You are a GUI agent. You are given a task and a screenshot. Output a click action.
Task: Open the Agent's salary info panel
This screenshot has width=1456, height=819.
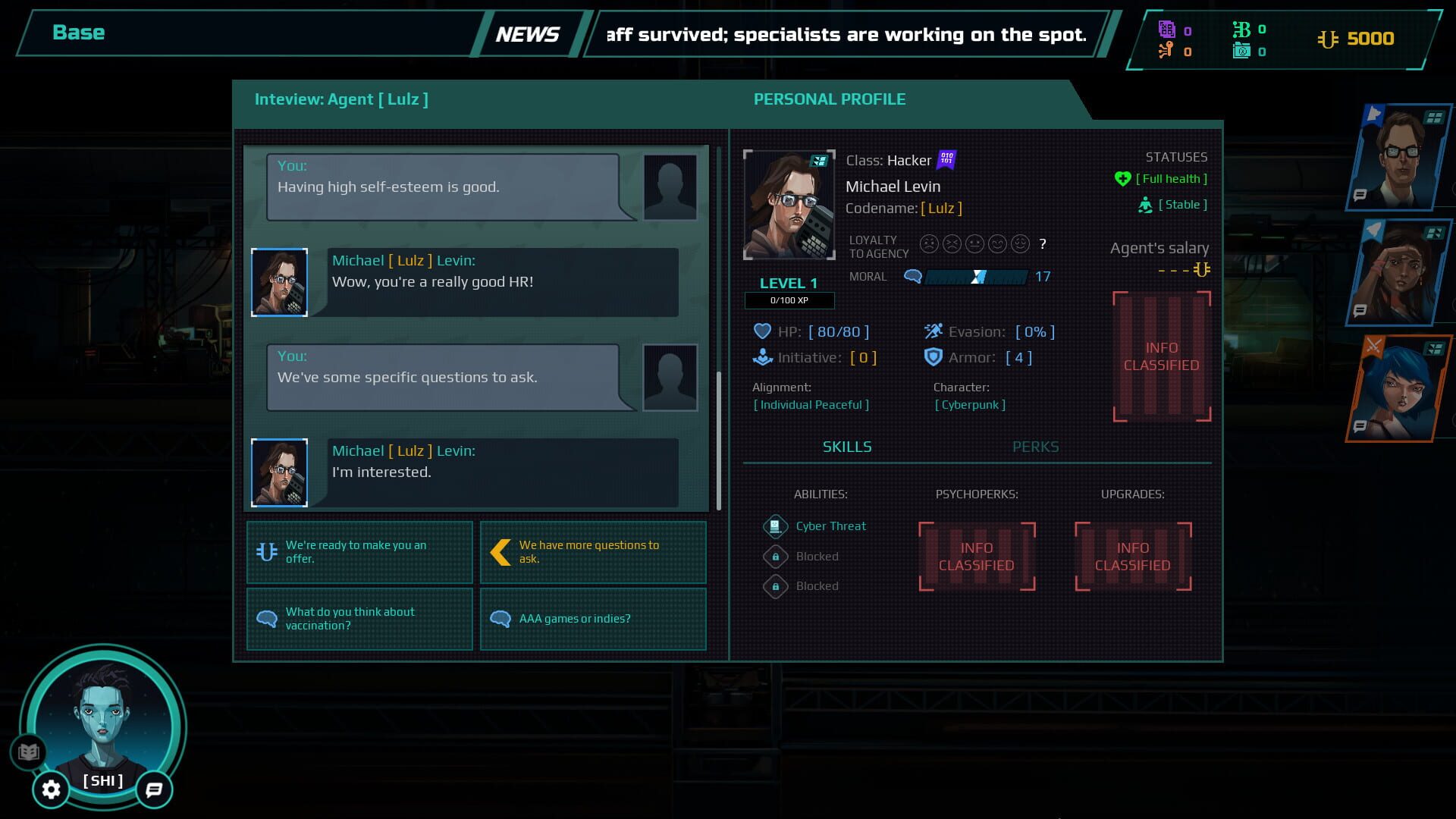click(1160, 356)
